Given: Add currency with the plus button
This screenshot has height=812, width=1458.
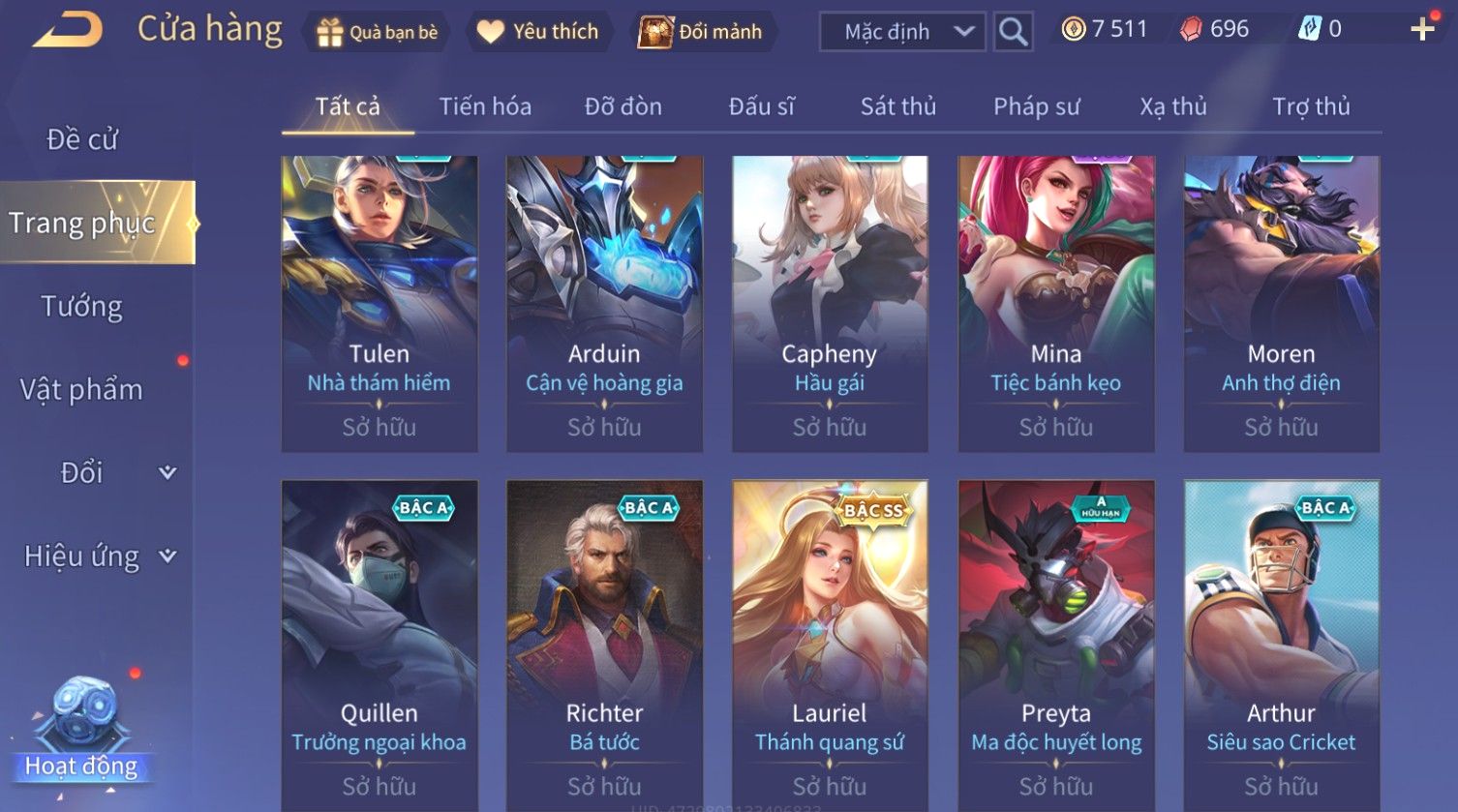Looking at the screenshot, I should pos(1422,29).
